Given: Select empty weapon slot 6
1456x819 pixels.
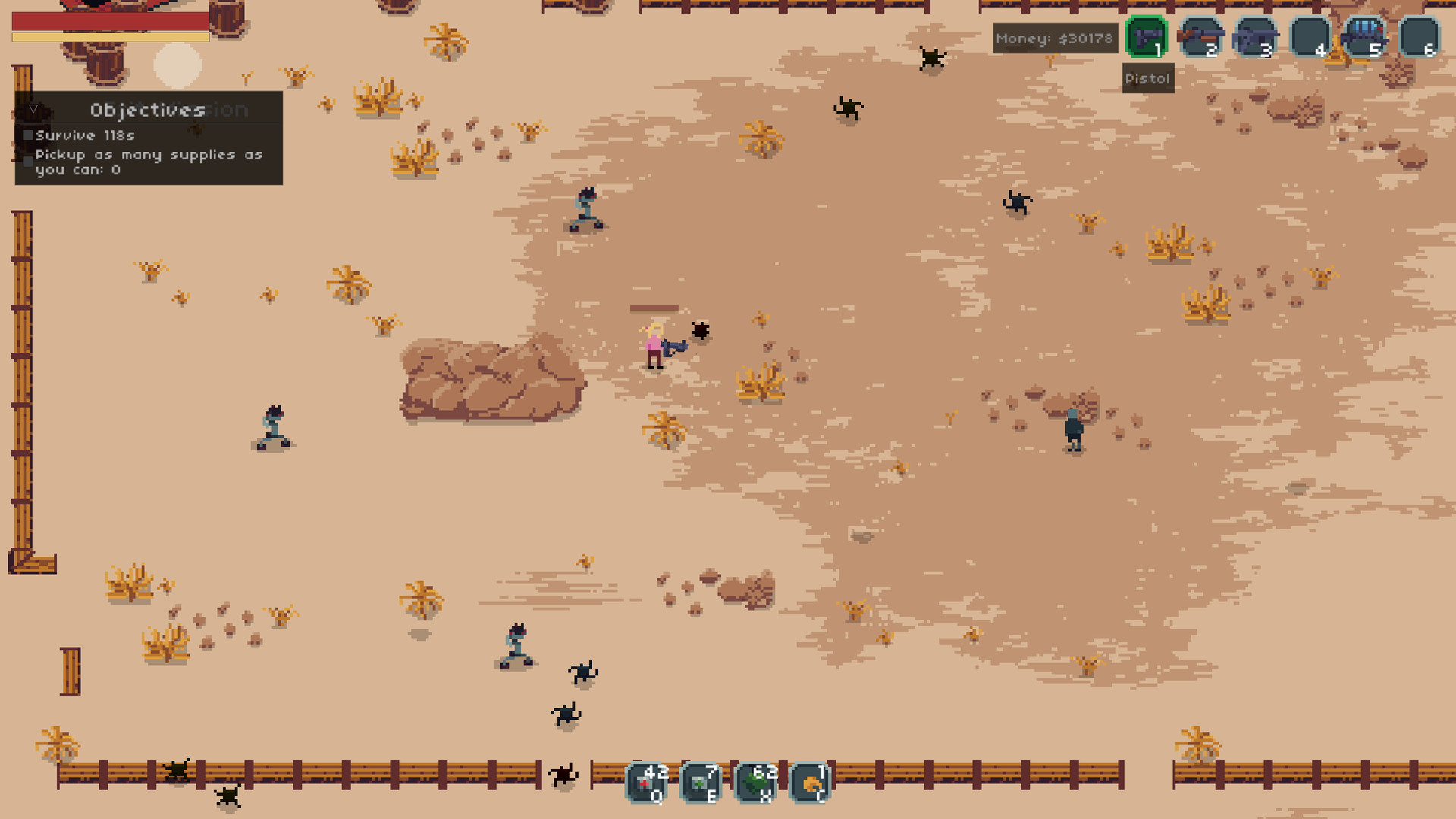Looking at the screenshot, I should coord(1420,36).
